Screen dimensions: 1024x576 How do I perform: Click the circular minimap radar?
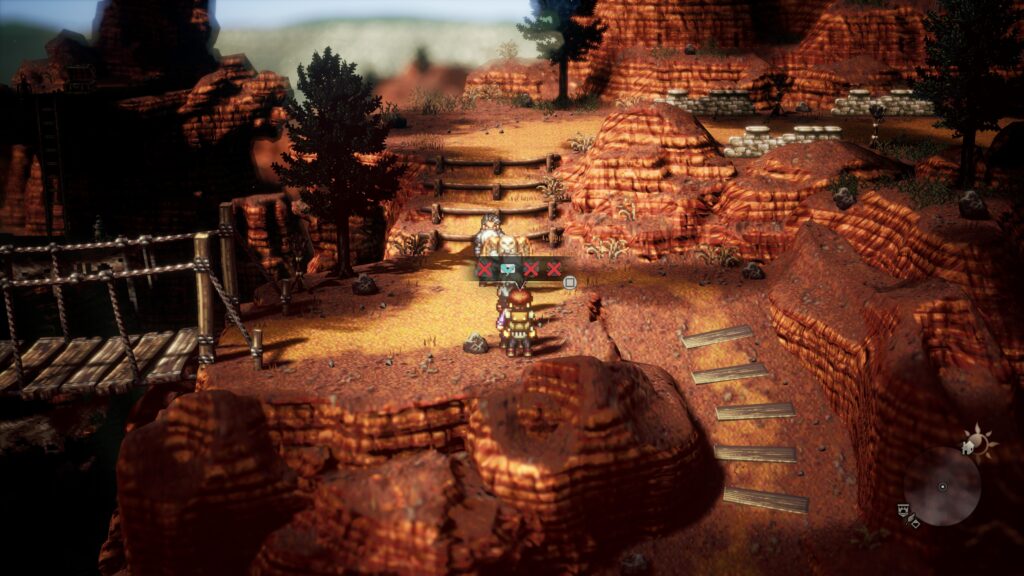tap(941, 486)
